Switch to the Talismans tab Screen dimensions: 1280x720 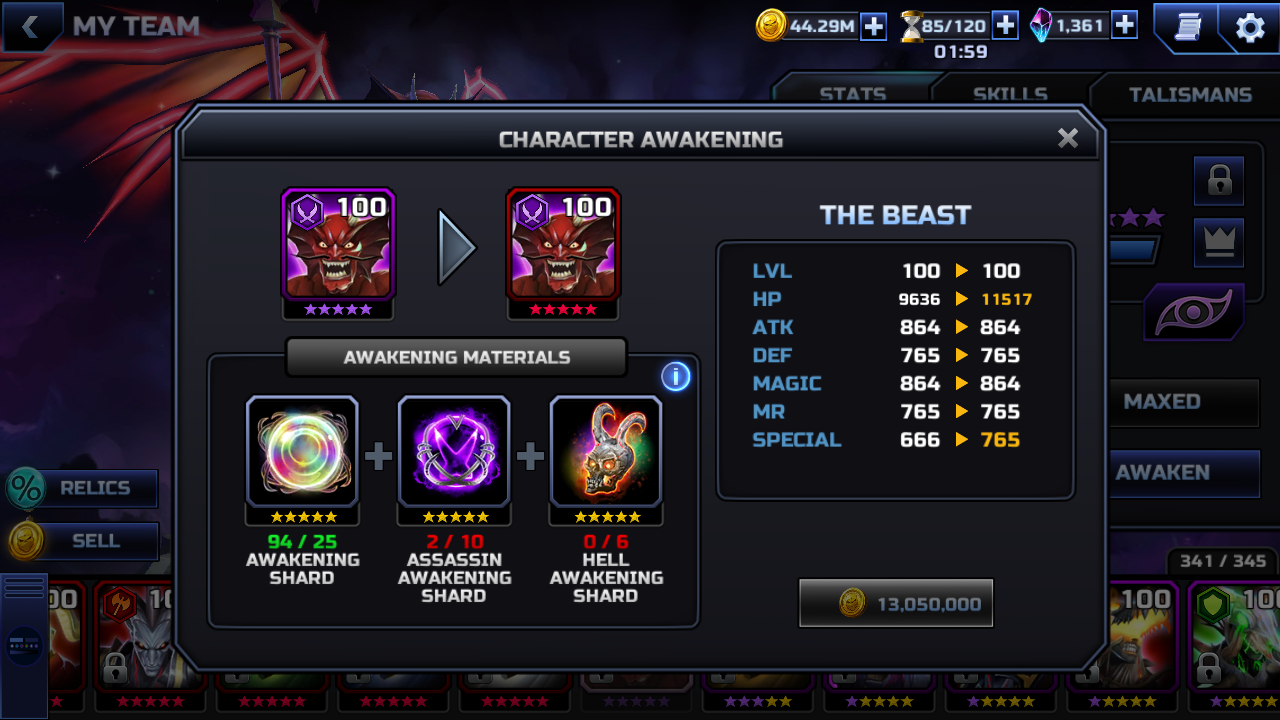click(1190, 95)
